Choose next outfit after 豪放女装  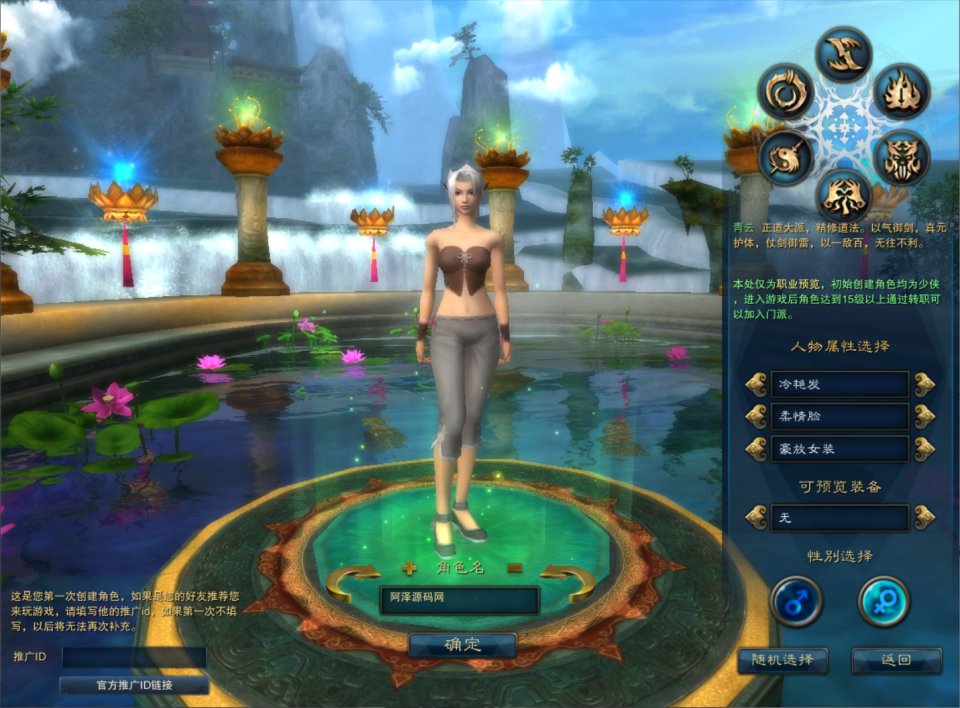tap(924, 448)
